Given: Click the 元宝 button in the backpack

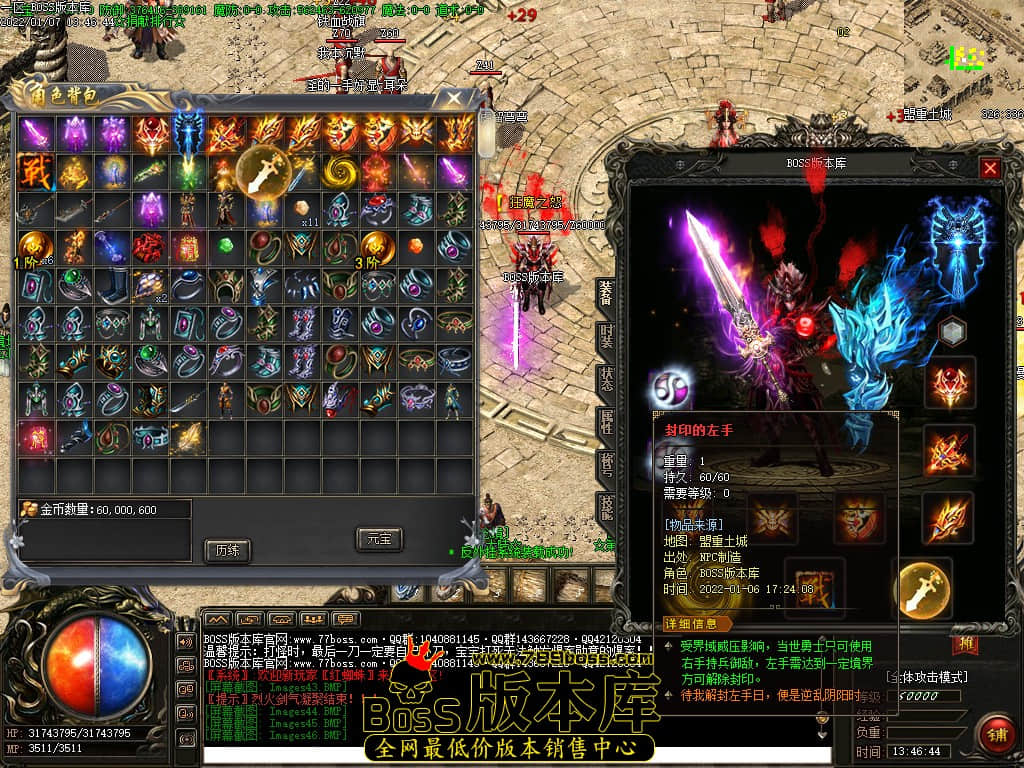Looking at the screenshot, I should click(x=378, y=539).
